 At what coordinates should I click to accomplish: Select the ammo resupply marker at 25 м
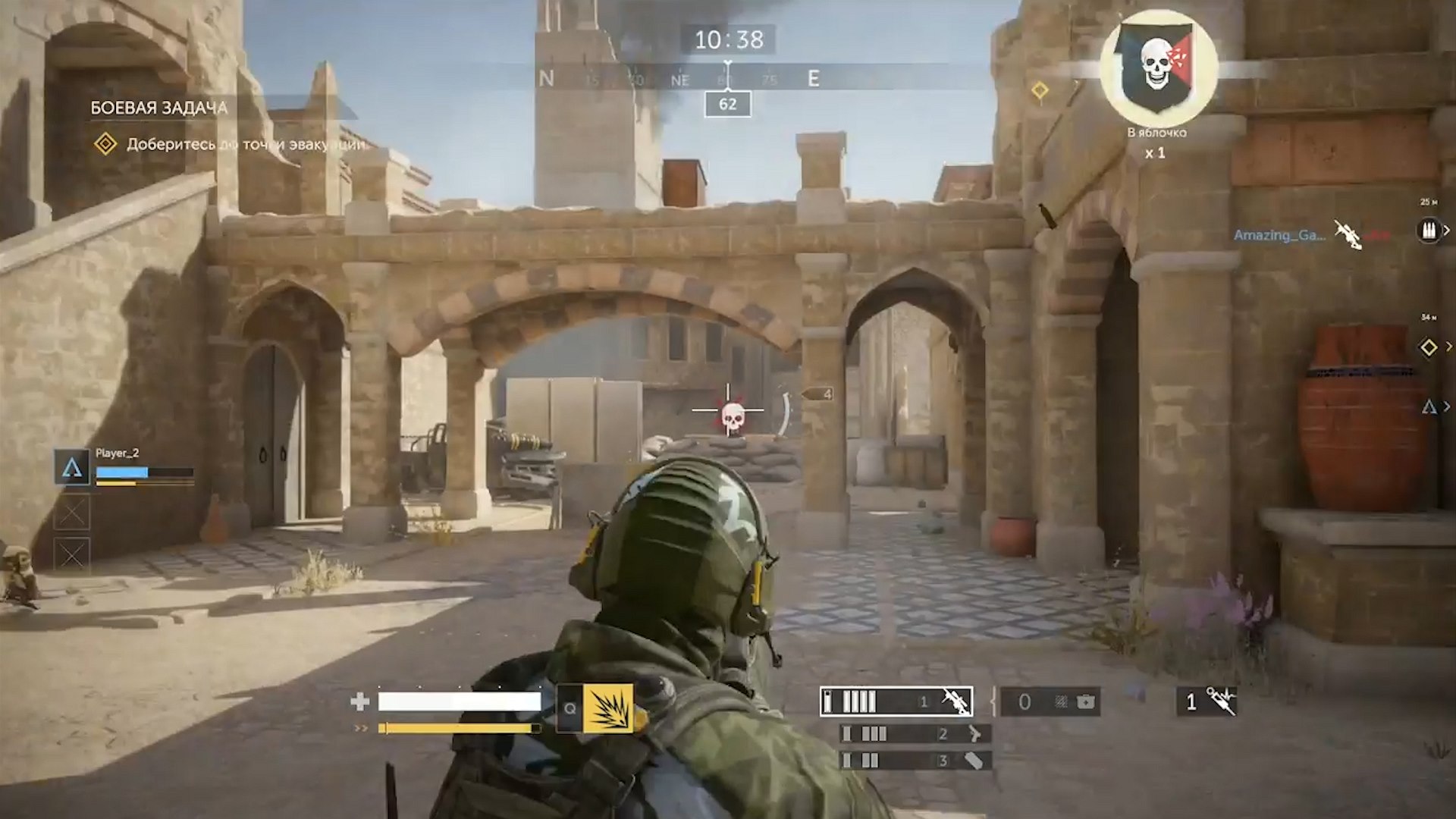point(1429,230)
